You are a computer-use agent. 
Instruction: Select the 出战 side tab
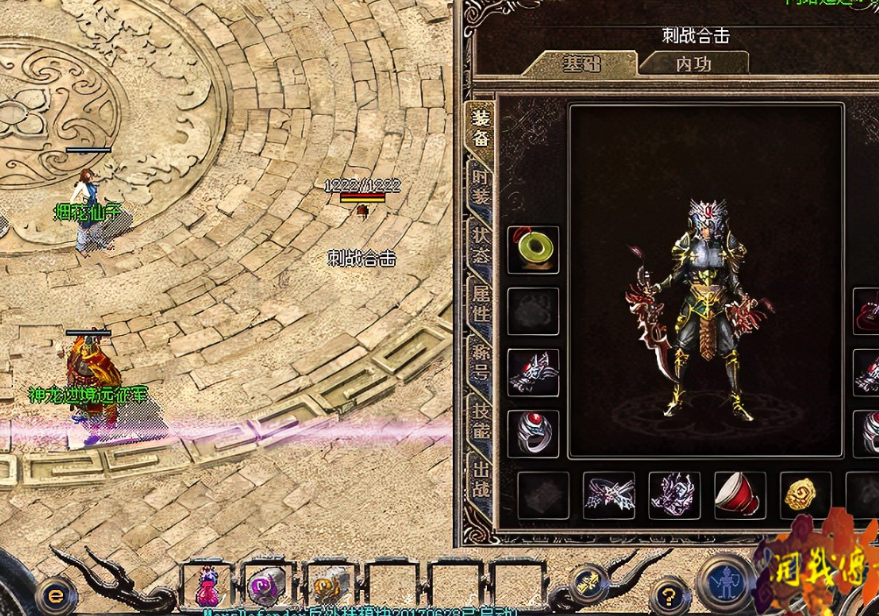click(x=481, y=470)
